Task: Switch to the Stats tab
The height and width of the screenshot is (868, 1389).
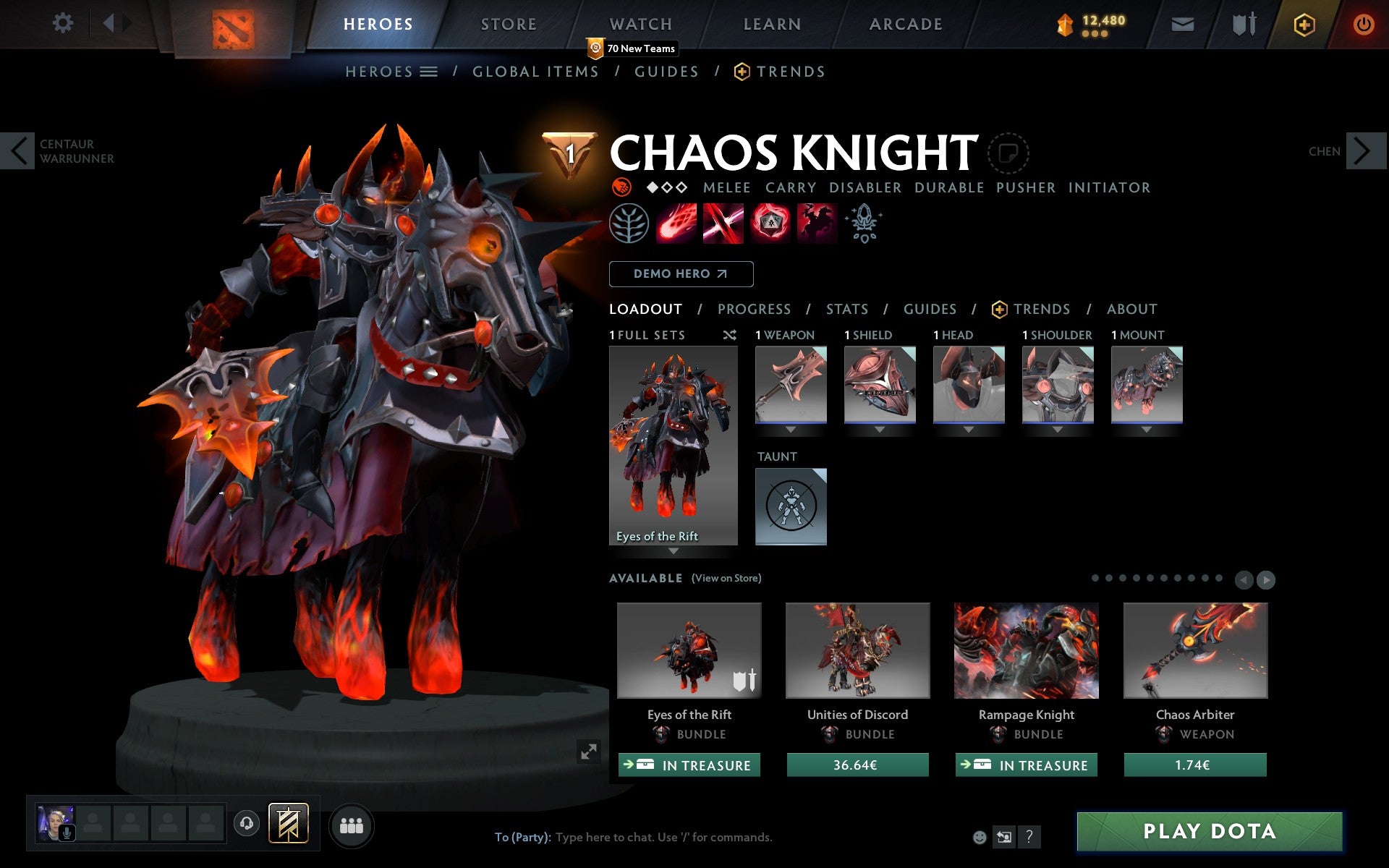Action: (846, 310)
